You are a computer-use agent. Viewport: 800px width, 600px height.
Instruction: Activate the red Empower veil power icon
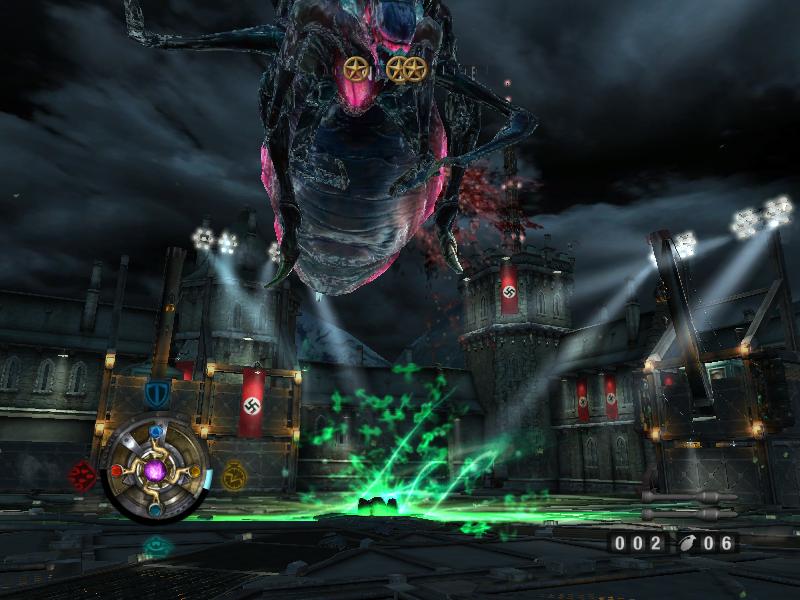[82, 474]
